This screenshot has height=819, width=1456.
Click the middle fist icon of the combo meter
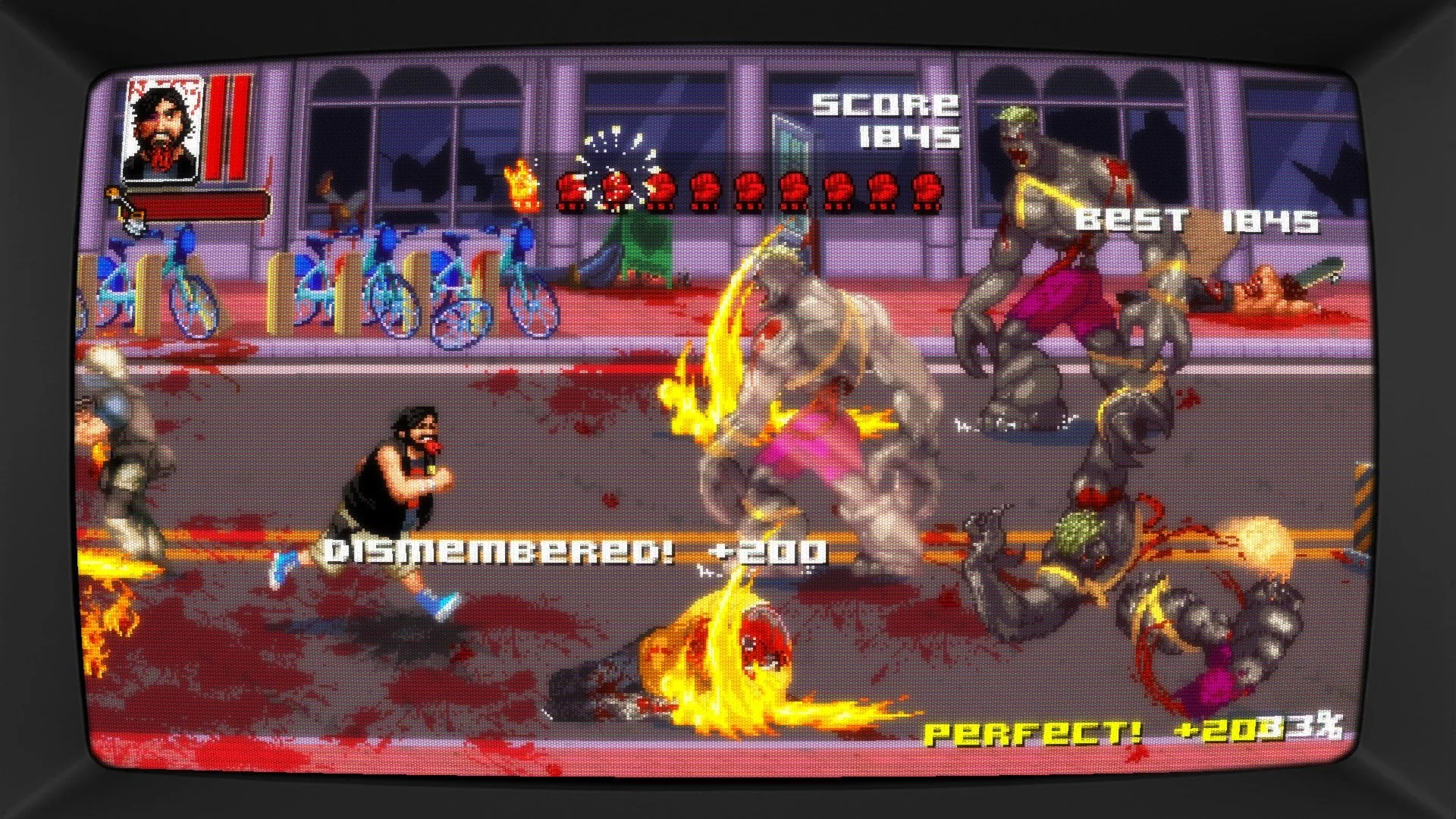(x=751, y=192)
